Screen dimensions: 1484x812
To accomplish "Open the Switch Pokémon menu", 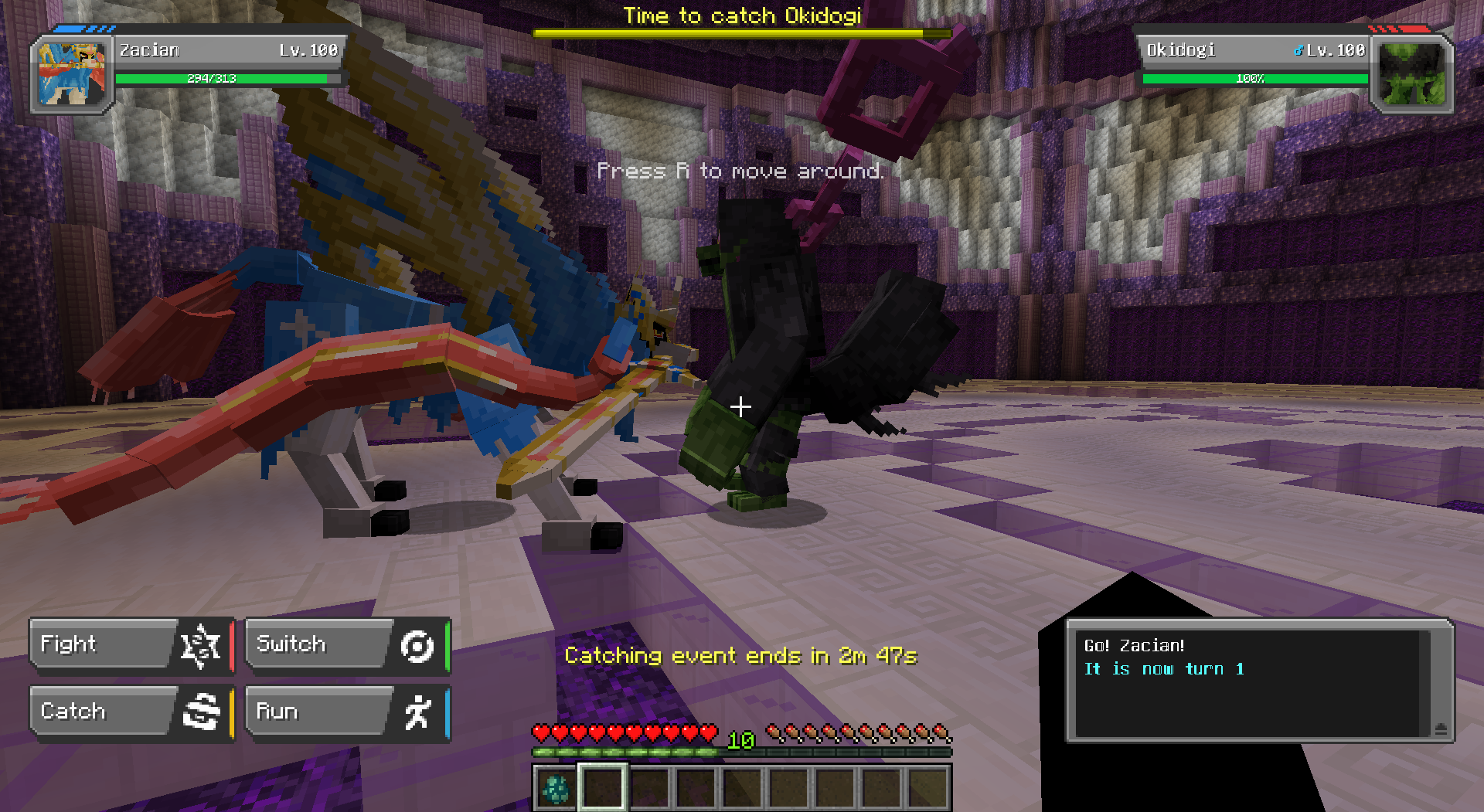I will (x=346, y=644).
